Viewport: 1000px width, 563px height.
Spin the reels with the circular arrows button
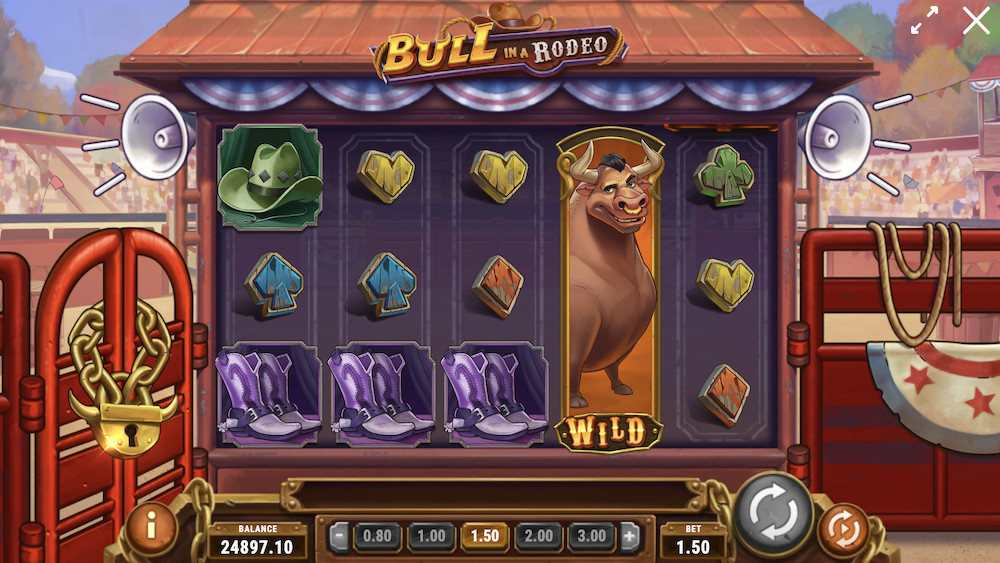[774, 514]
